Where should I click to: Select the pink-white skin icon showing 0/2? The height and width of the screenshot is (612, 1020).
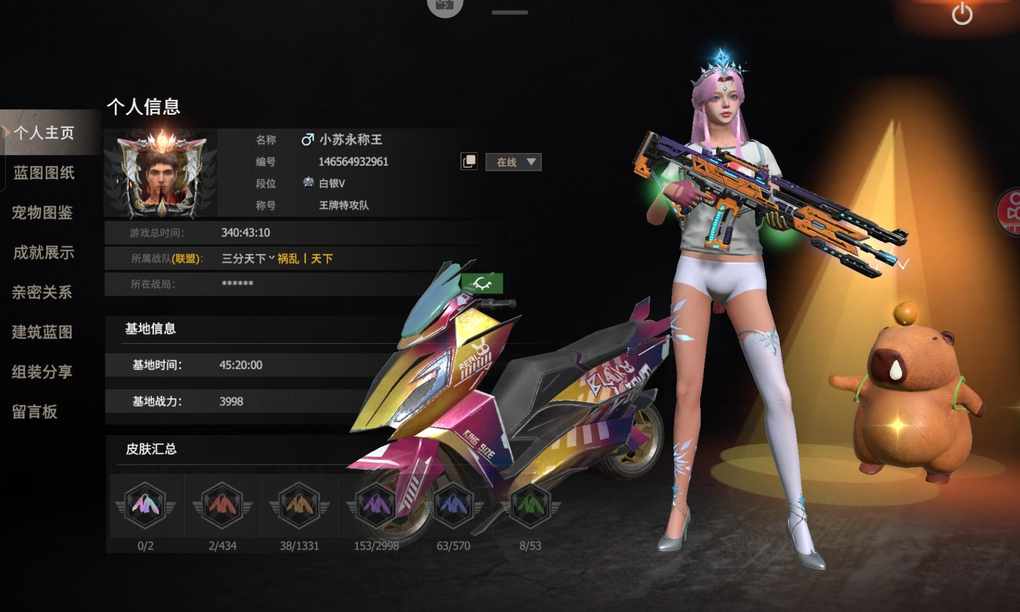tap(146, 505)
